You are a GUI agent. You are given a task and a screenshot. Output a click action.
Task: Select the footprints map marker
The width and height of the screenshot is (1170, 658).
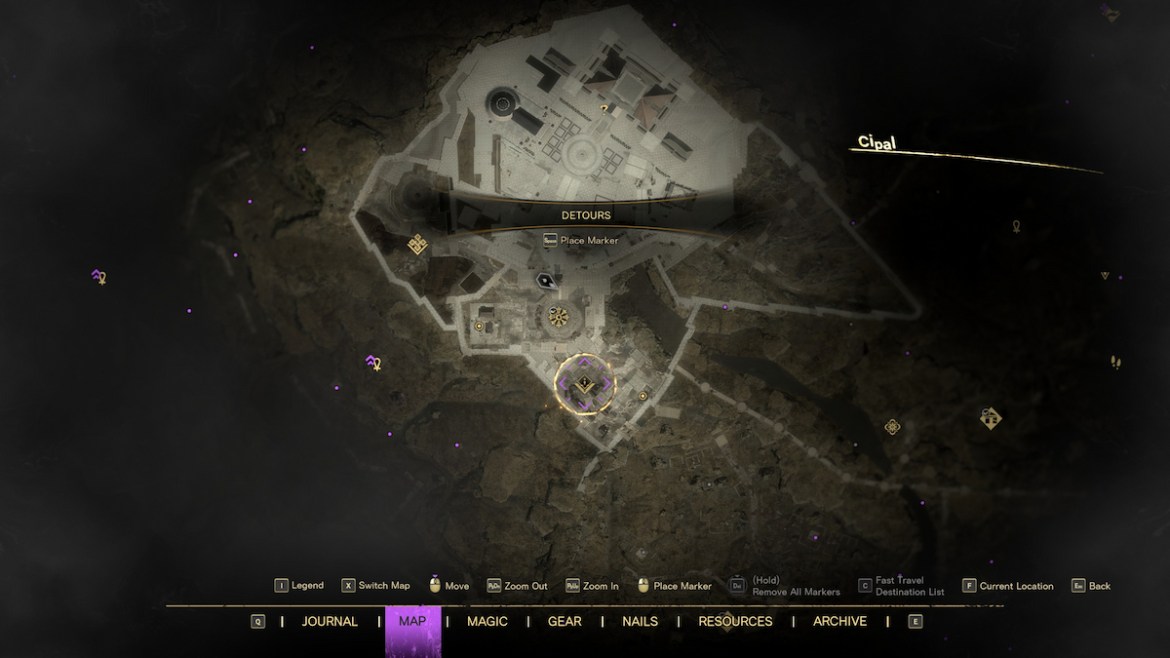click(x=1115, y=362)
